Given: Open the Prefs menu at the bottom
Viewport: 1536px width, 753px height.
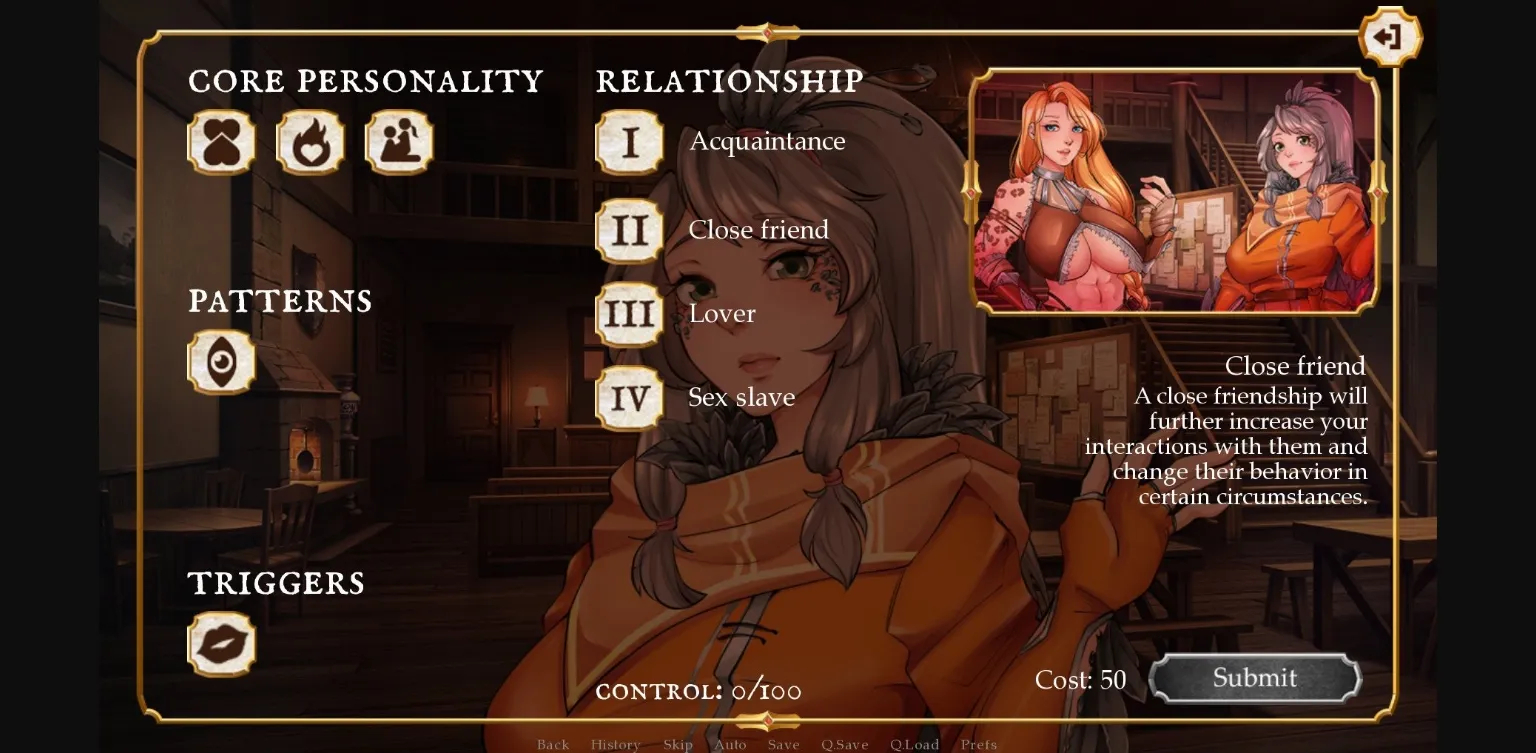Looking at the screenshot, I should (x=978, y=744).
